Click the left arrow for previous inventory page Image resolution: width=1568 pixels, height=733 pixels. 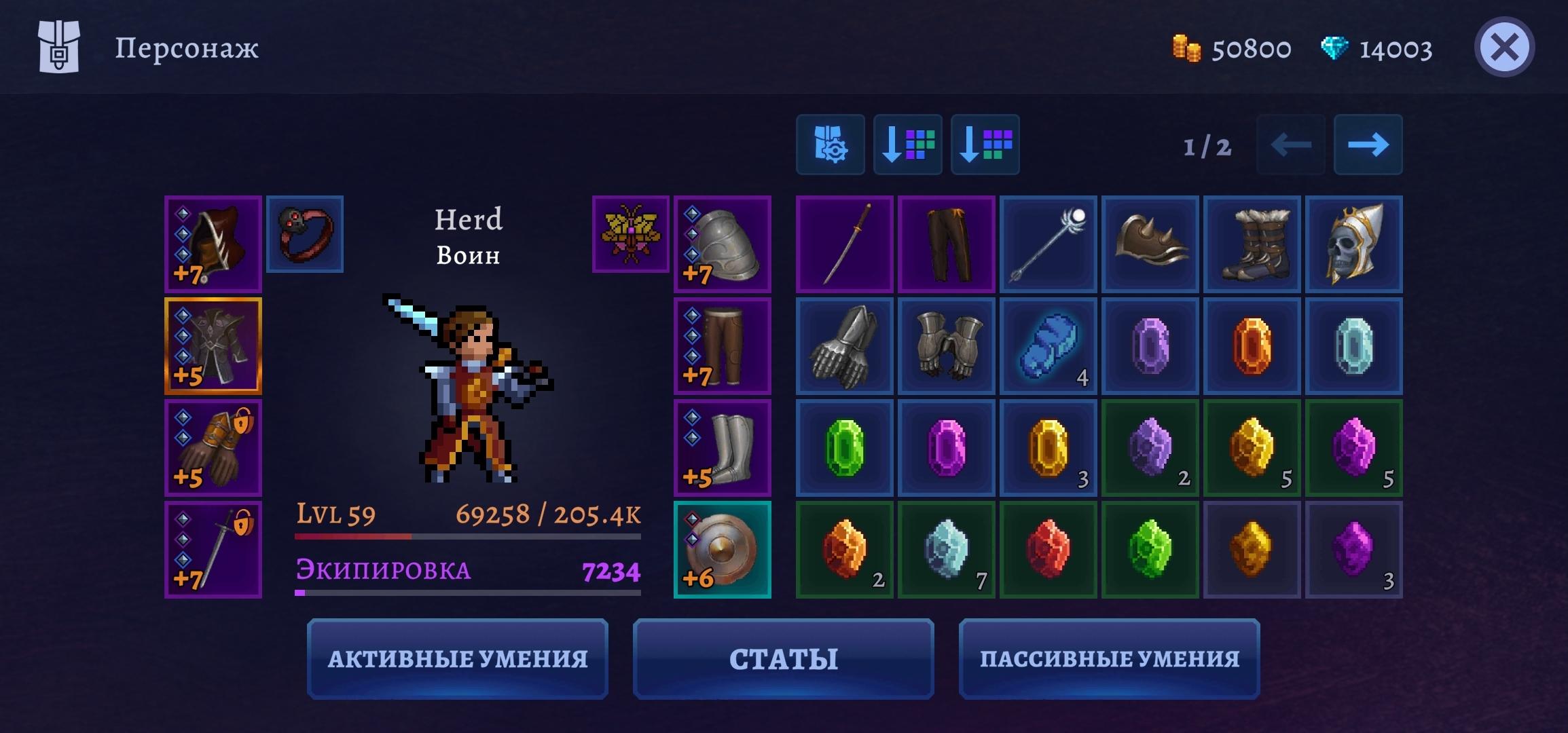pos(1288,144)
